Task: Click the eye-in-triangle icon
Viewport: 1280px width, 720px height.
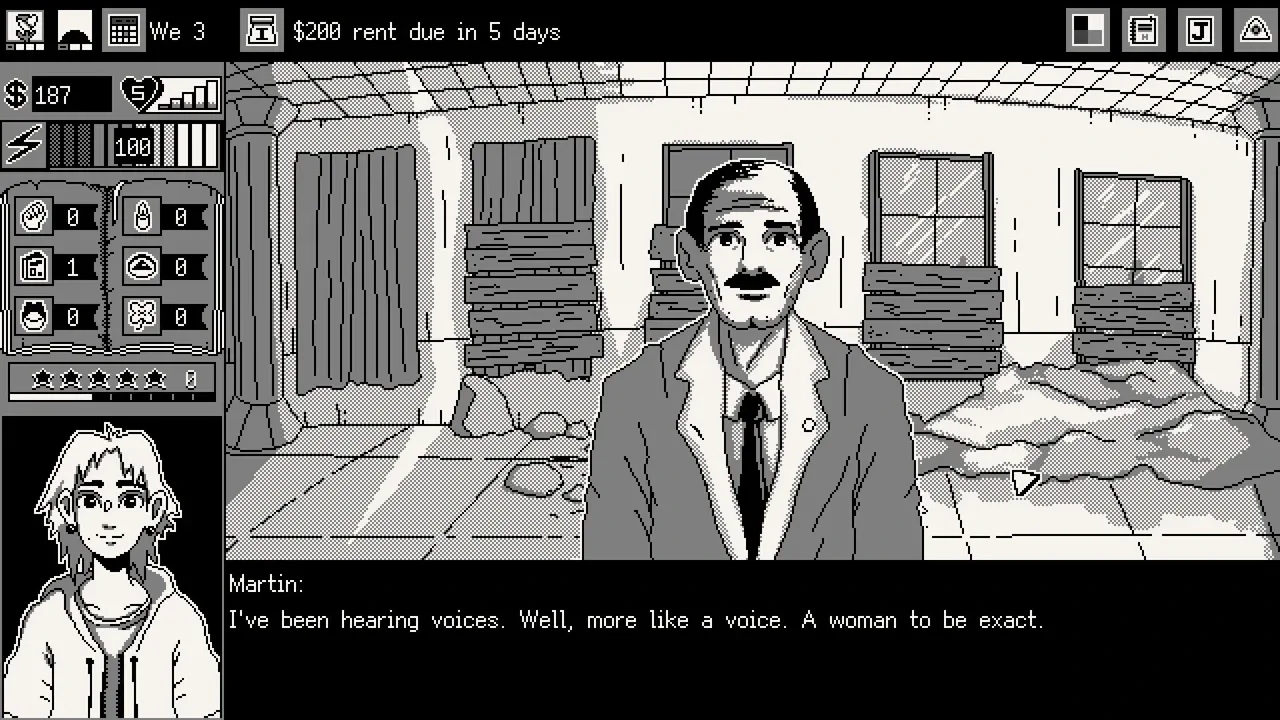Action: coord(1255,31)
